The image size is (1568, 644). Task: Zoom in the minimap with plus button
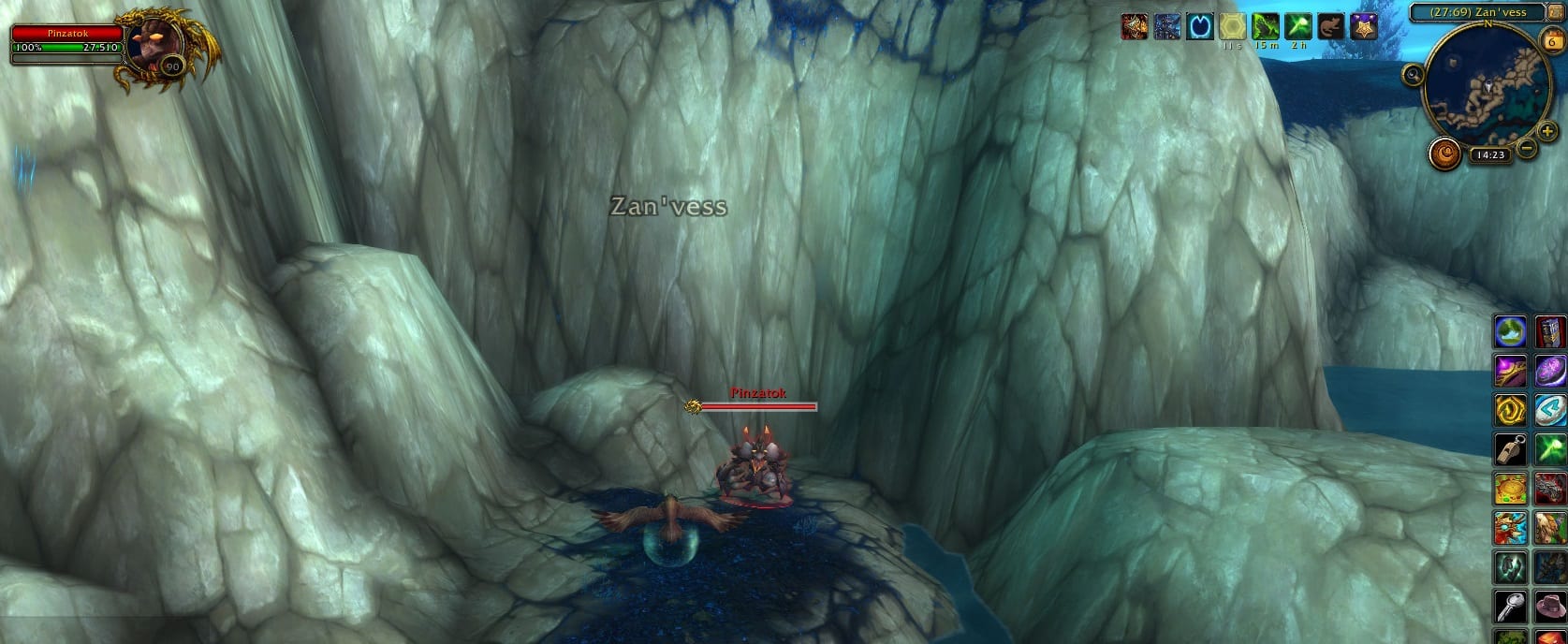[1548, 133]
